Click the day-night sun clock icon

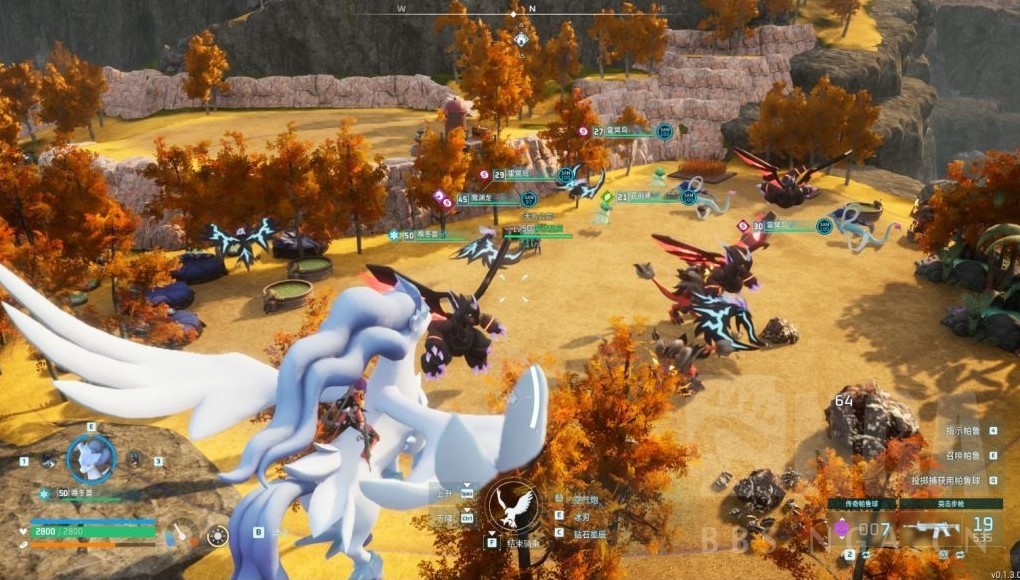click(x=217, y=535)
